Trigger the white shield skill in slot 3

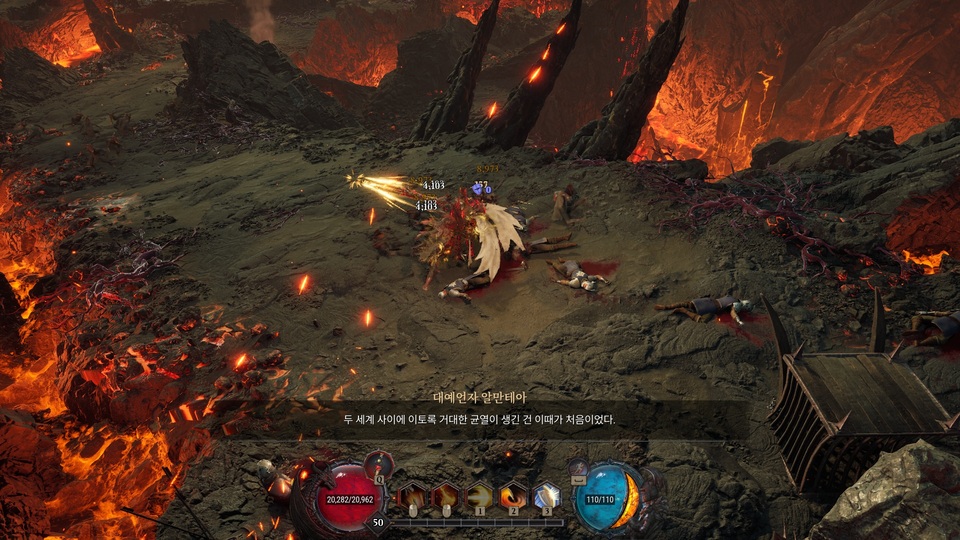coord(547,495)
